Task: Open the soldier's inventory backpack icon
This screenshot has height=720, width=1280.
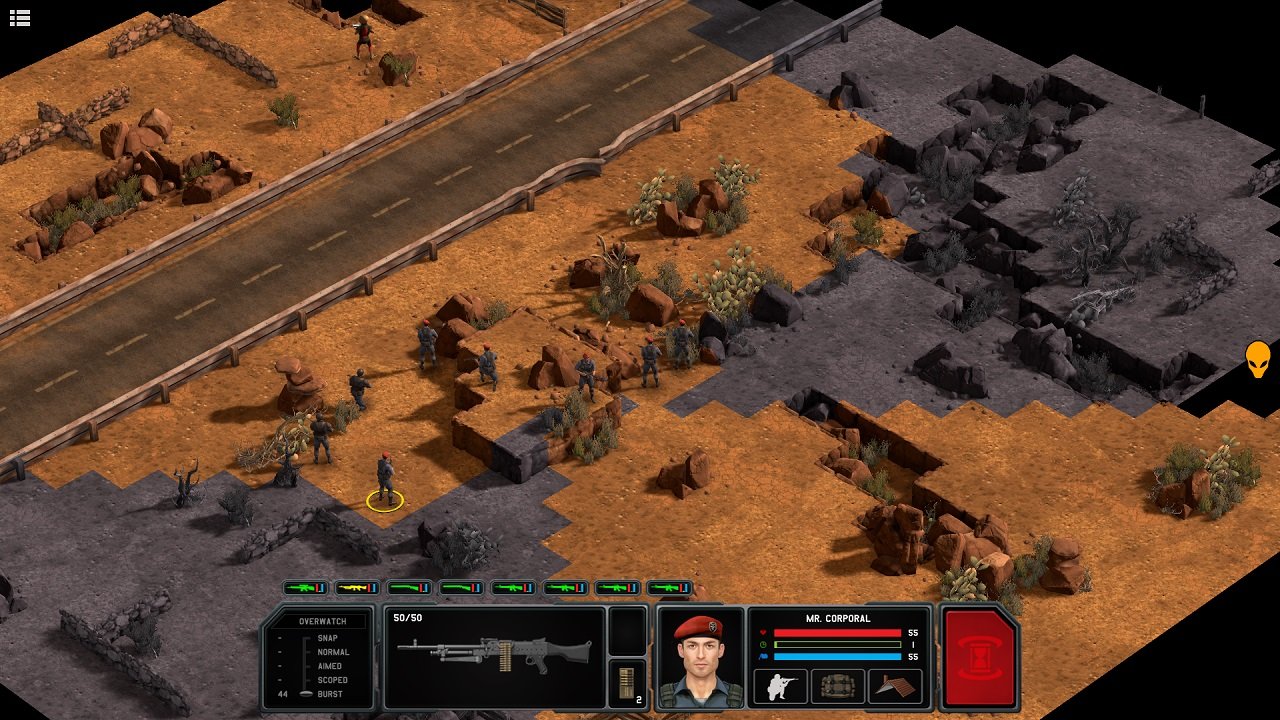Action: pos(838,687)
